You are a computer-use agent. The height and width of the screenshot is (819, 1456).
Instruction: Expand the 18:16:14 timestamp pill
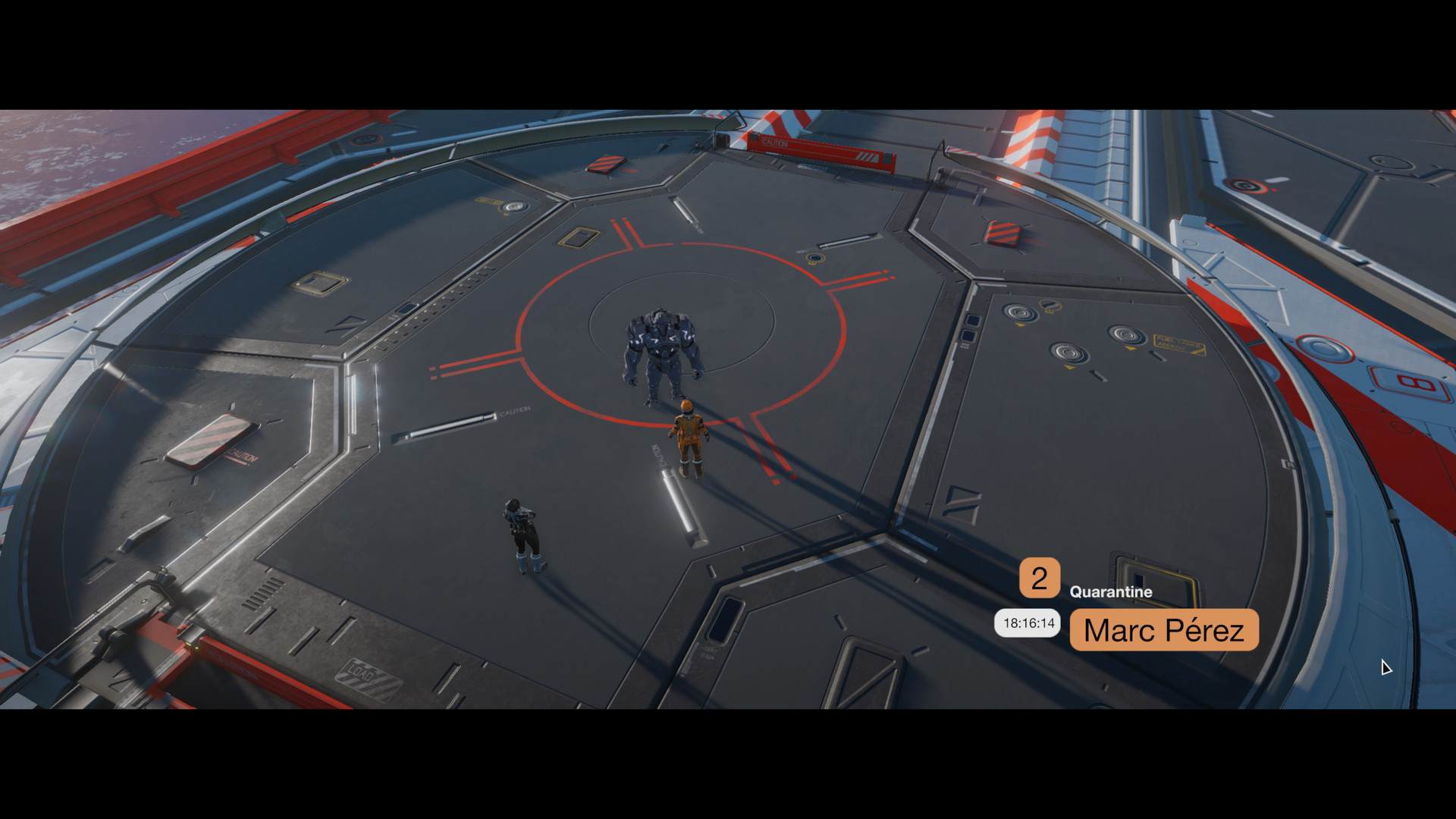(1028, 622)
